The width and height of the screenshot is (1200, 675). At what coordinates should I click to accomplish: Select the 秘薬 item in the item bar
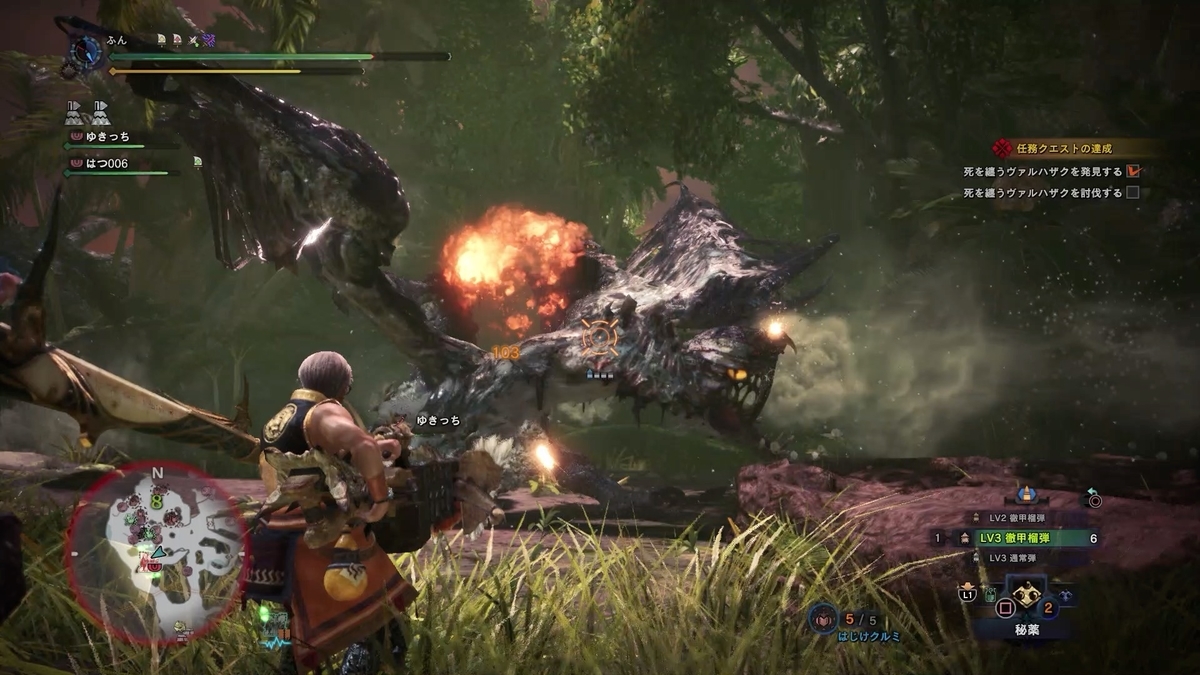point(1025,594)
